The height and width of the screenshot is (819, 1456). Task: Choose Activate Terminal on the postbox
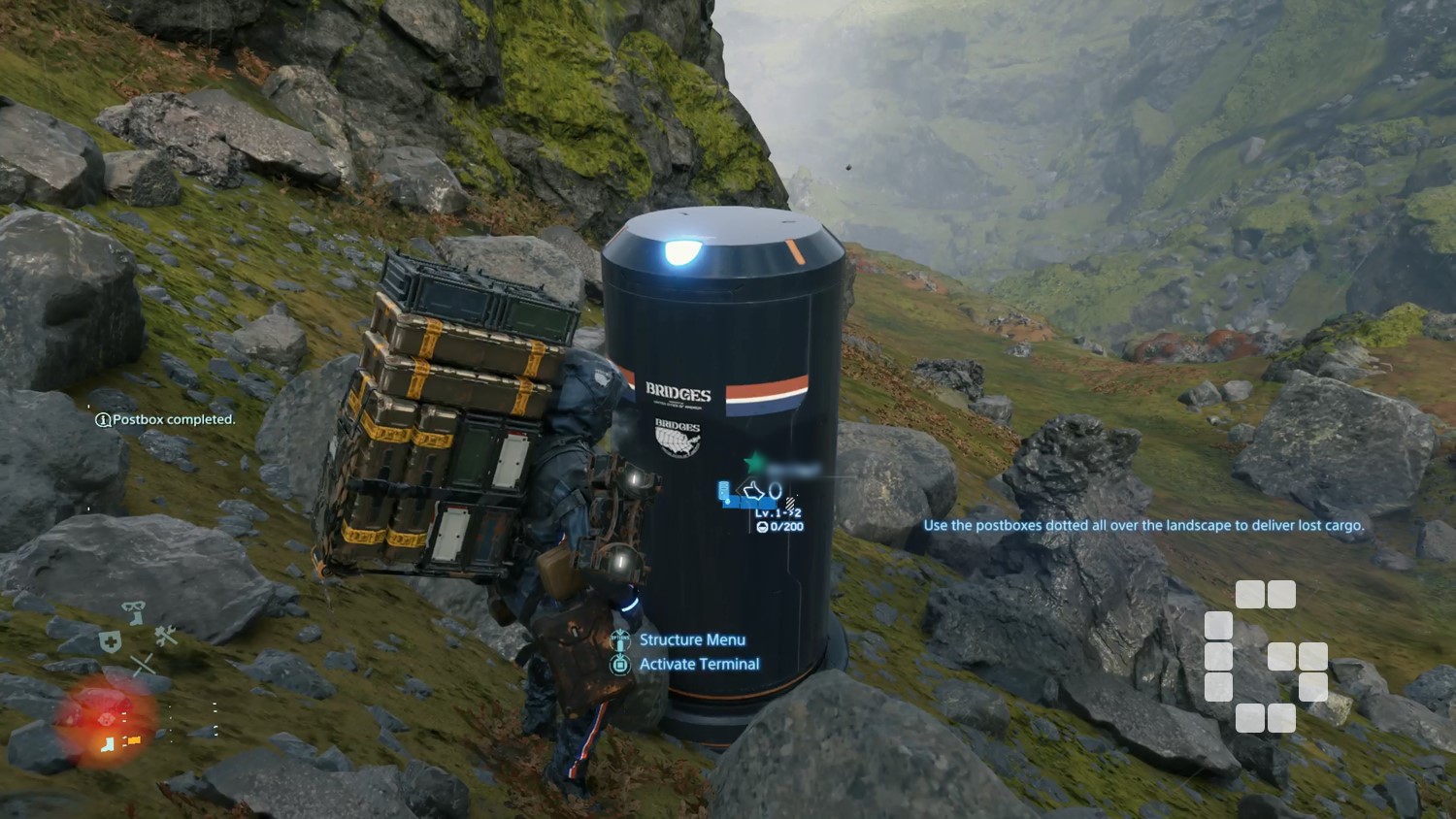pos(699,664)
